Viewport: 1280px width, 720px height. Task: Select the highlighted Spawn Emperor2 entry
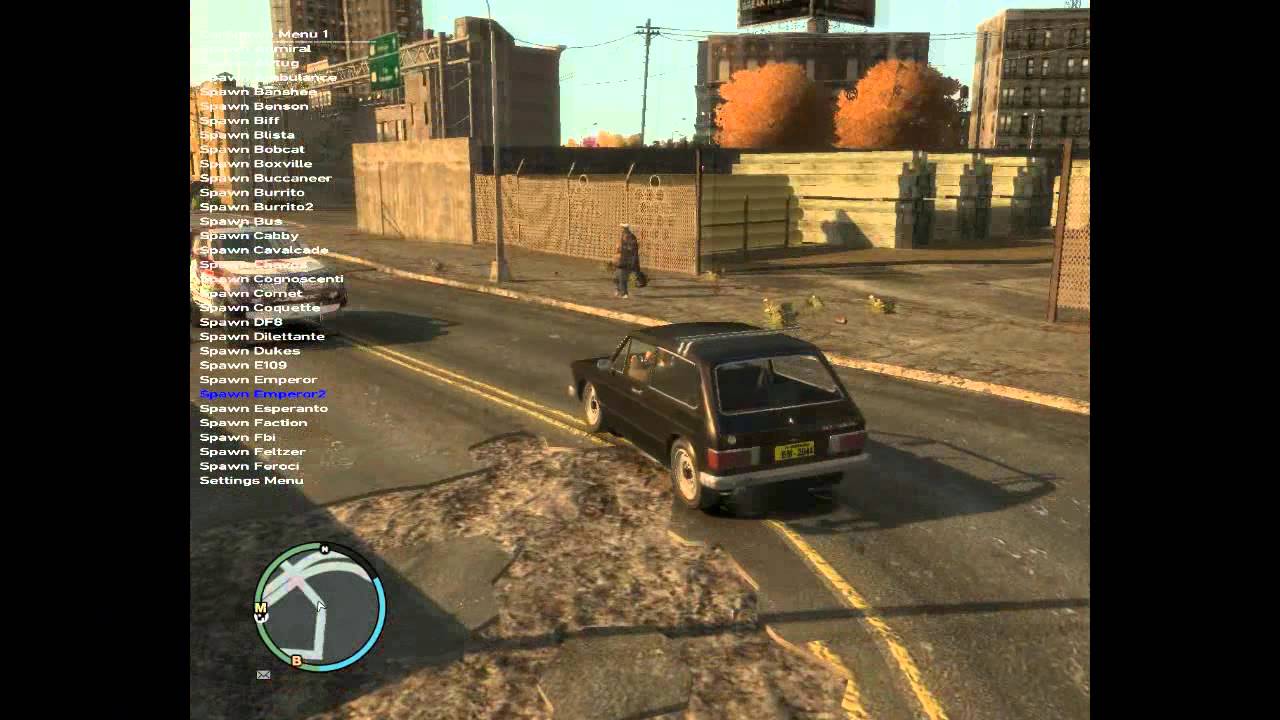262,394
